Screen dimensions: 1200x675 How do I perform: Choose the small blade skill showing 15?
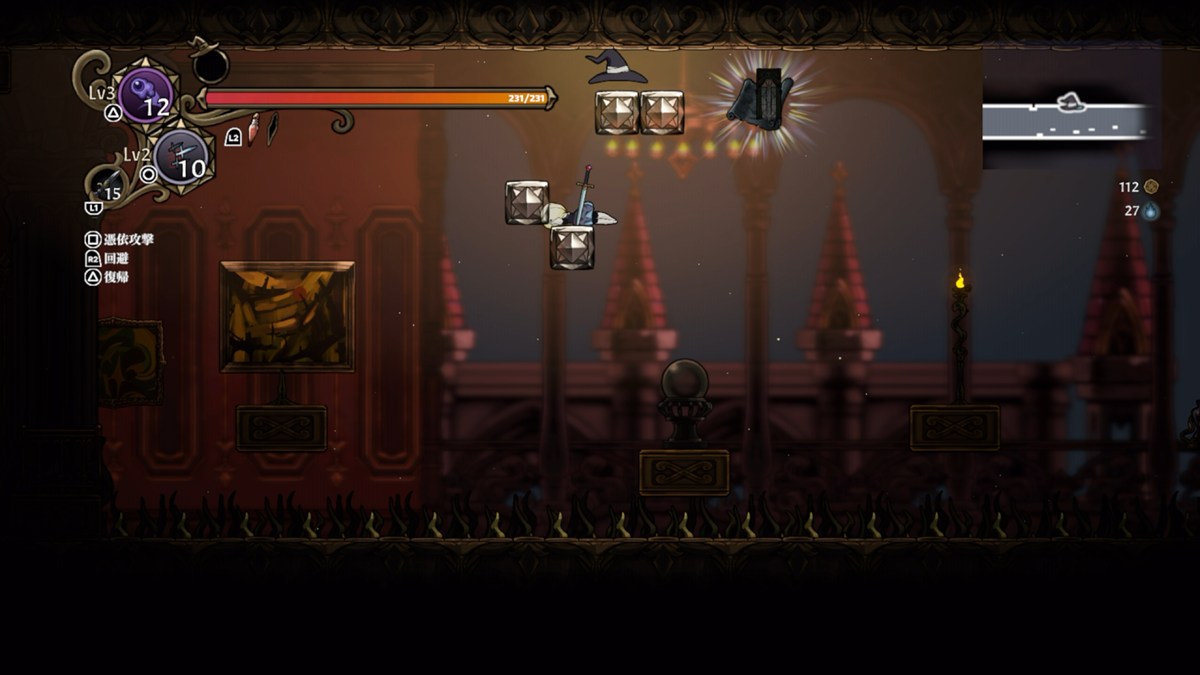click(x=108, y=185)
